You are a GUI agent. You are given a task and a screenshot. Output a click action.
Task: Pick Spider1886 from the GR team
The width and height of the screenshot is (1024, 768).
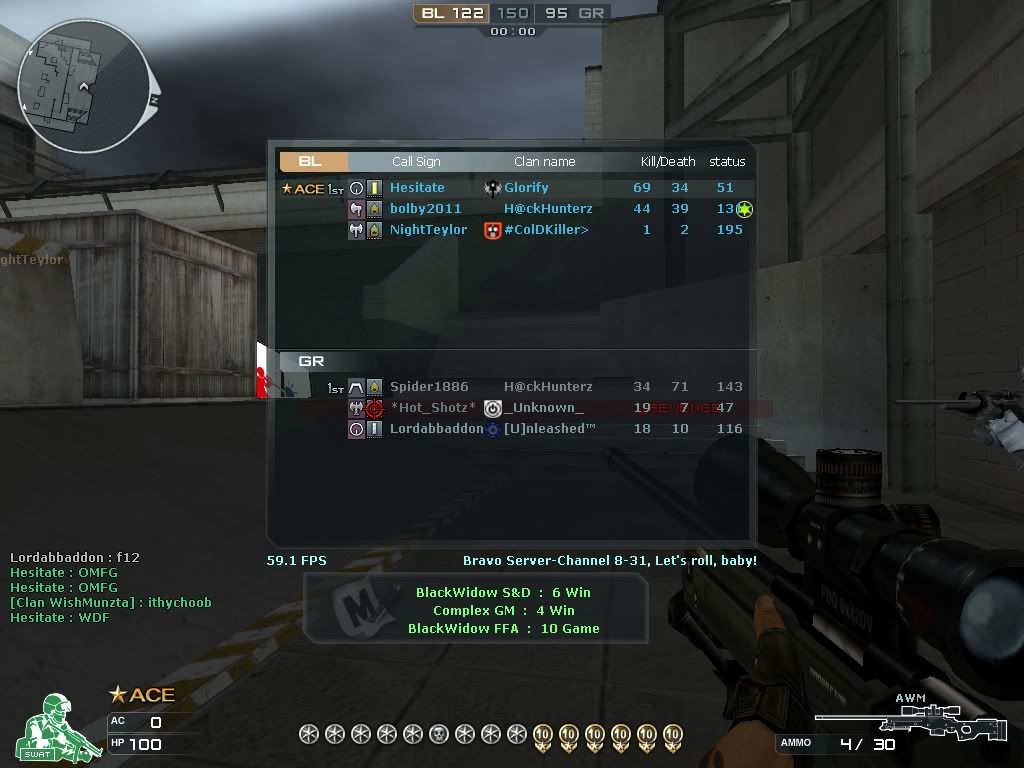pos(429,387)
